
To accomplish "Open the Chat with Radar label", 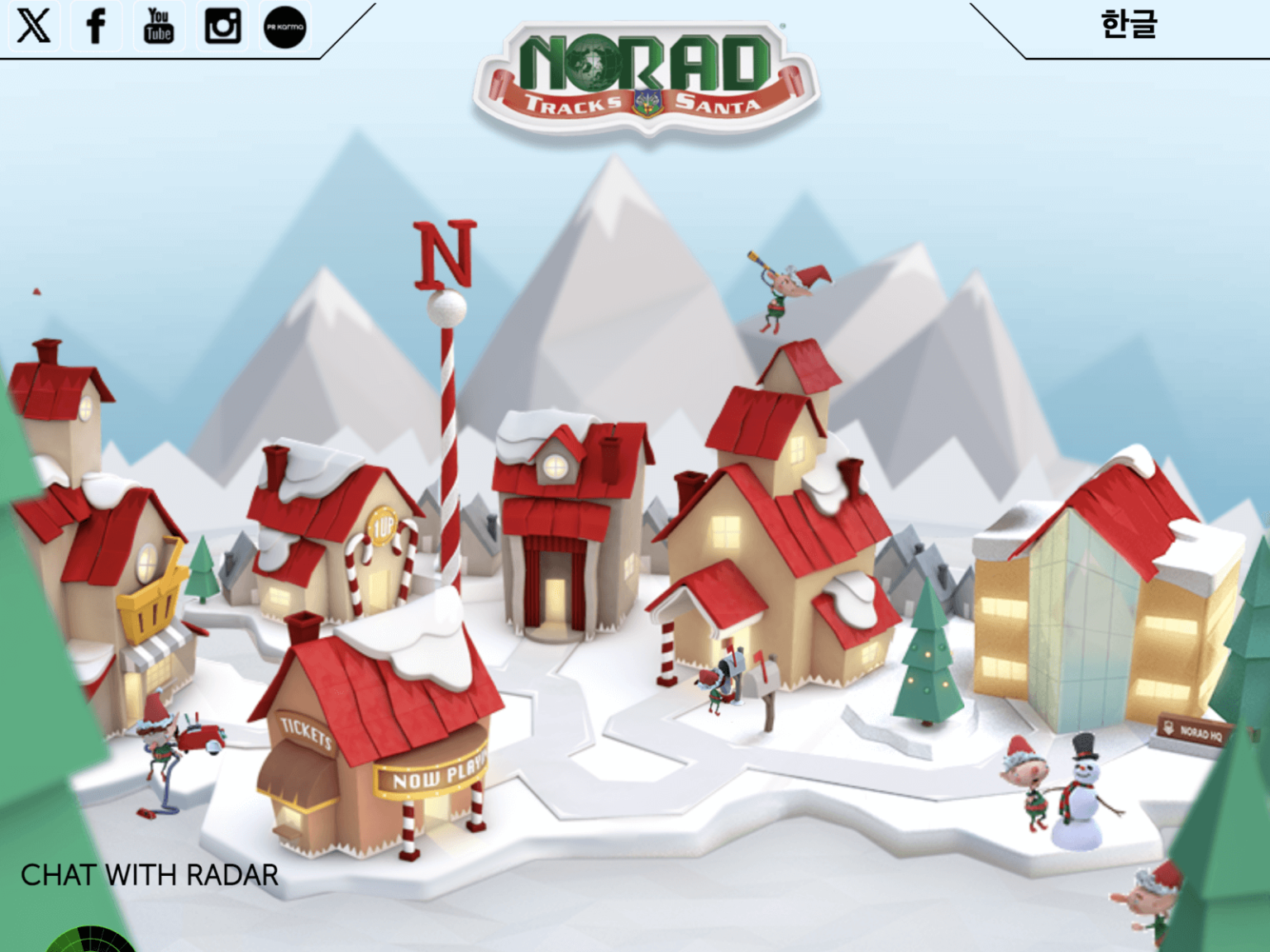I will 149,875.
